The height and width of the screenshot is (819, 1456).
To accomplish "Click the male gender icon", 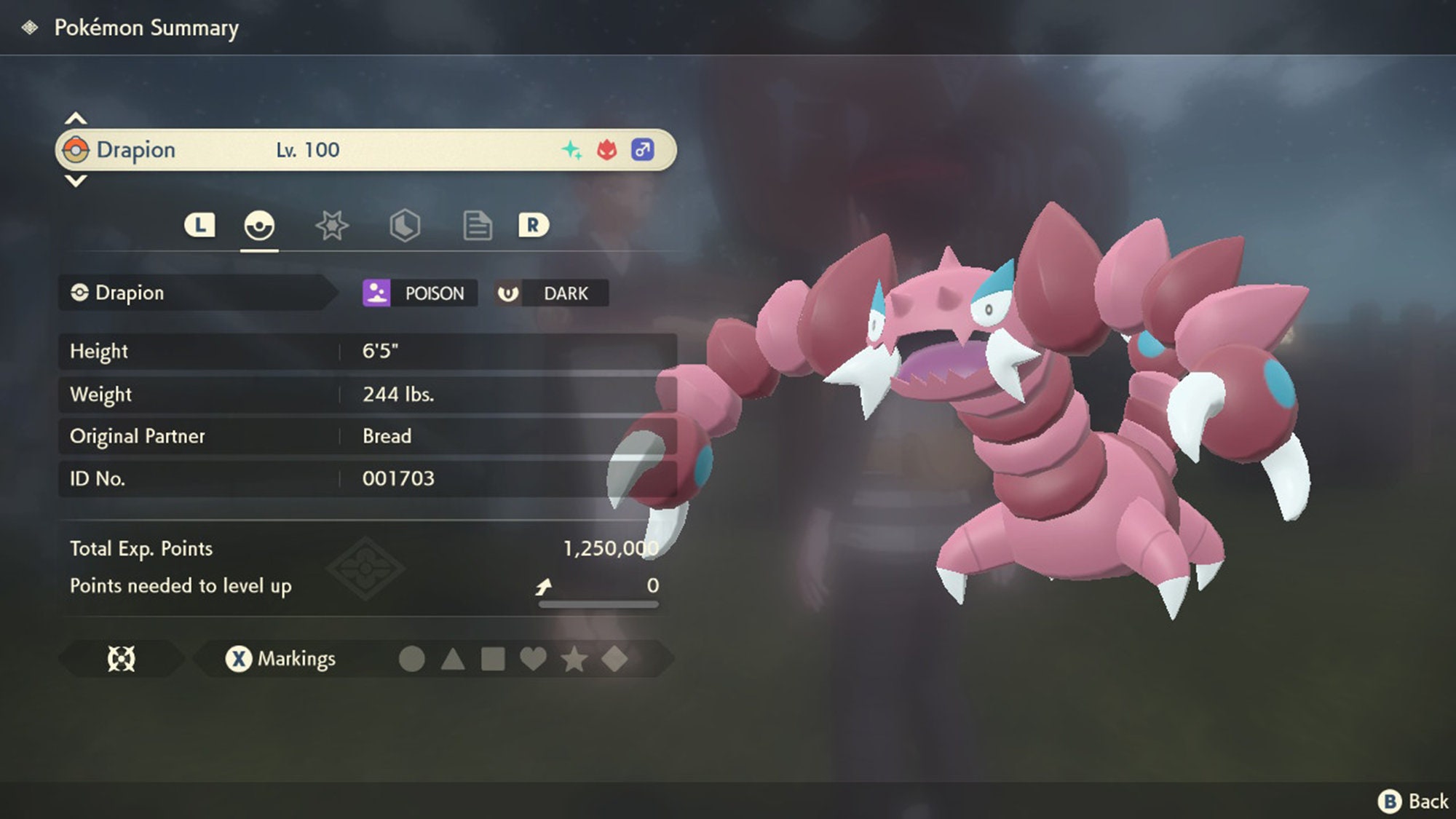I will pos(642,149).
